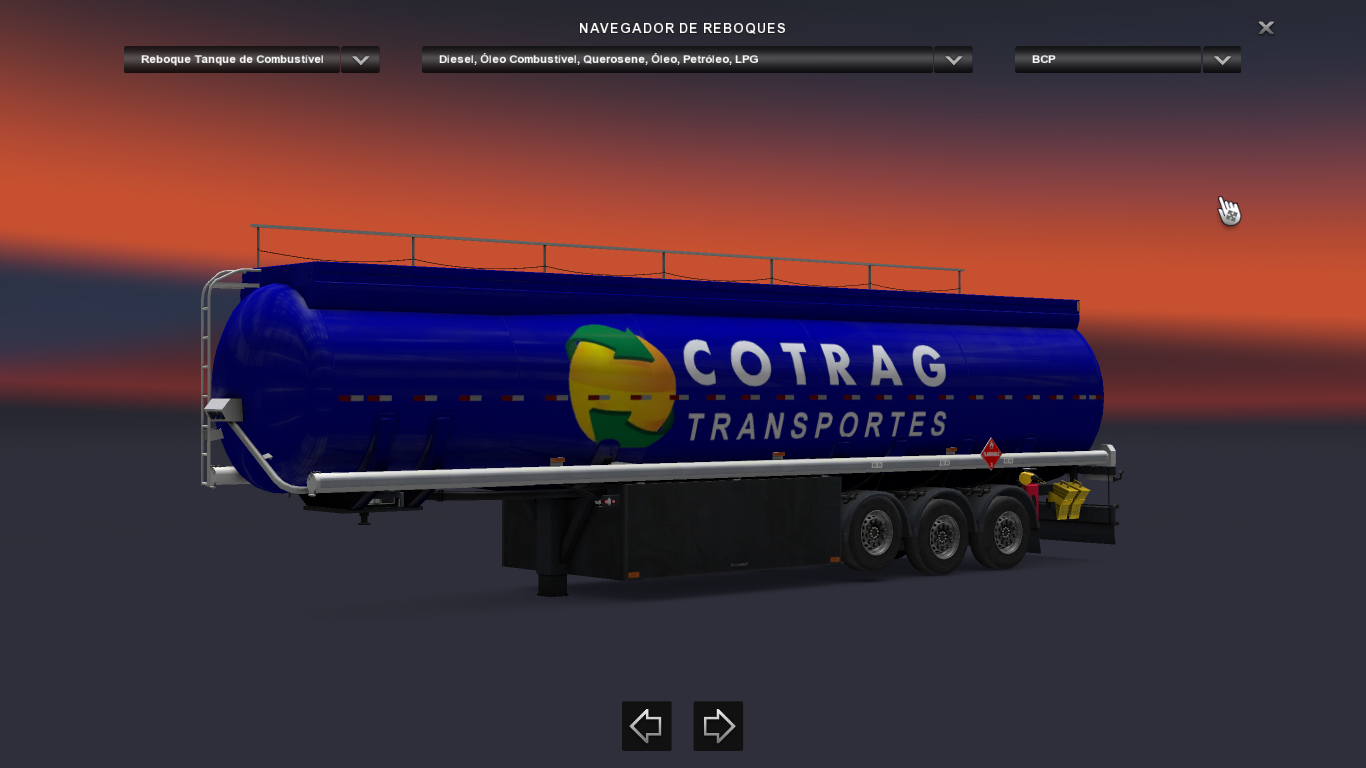The image size is (1366, 768).
Task: Click the chevron beside BCP
Action: point(1221,59)
